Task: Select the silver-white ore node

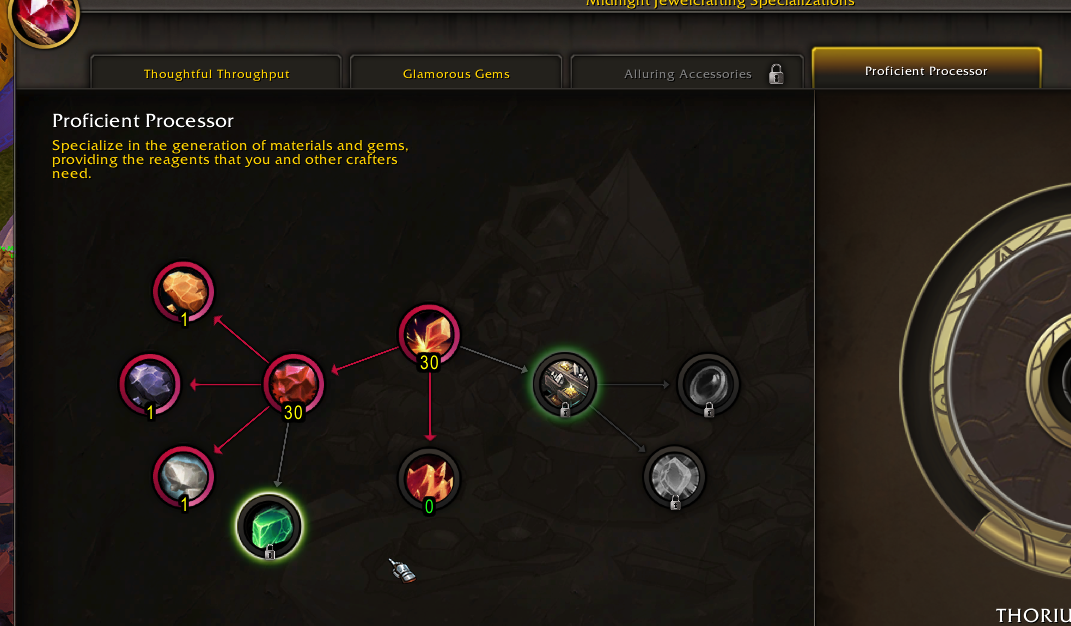Action: [x=184, y=475]
